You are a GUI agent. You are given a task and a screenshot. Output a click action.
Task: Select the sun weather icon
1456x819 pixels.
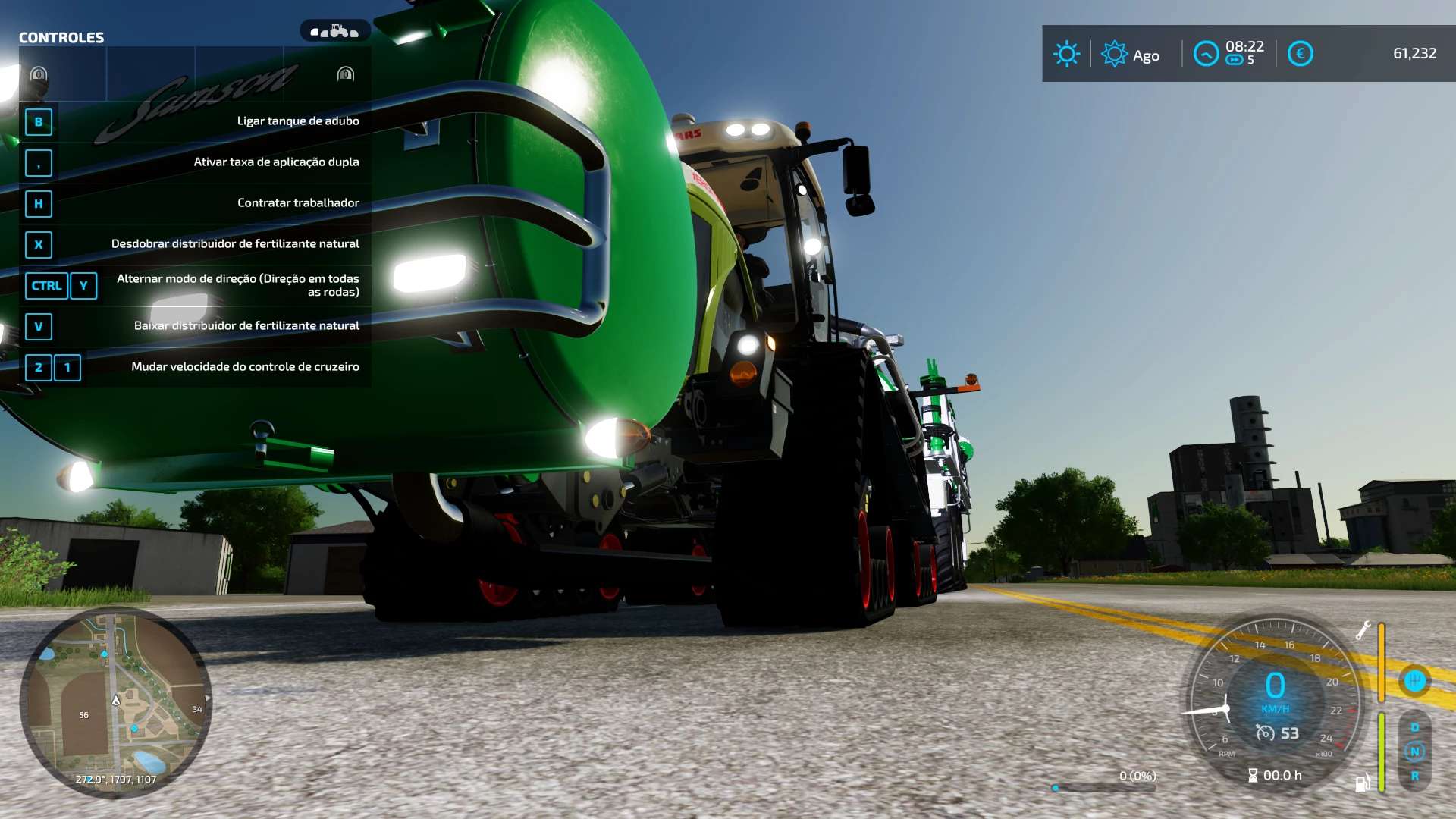(1066, 54)
